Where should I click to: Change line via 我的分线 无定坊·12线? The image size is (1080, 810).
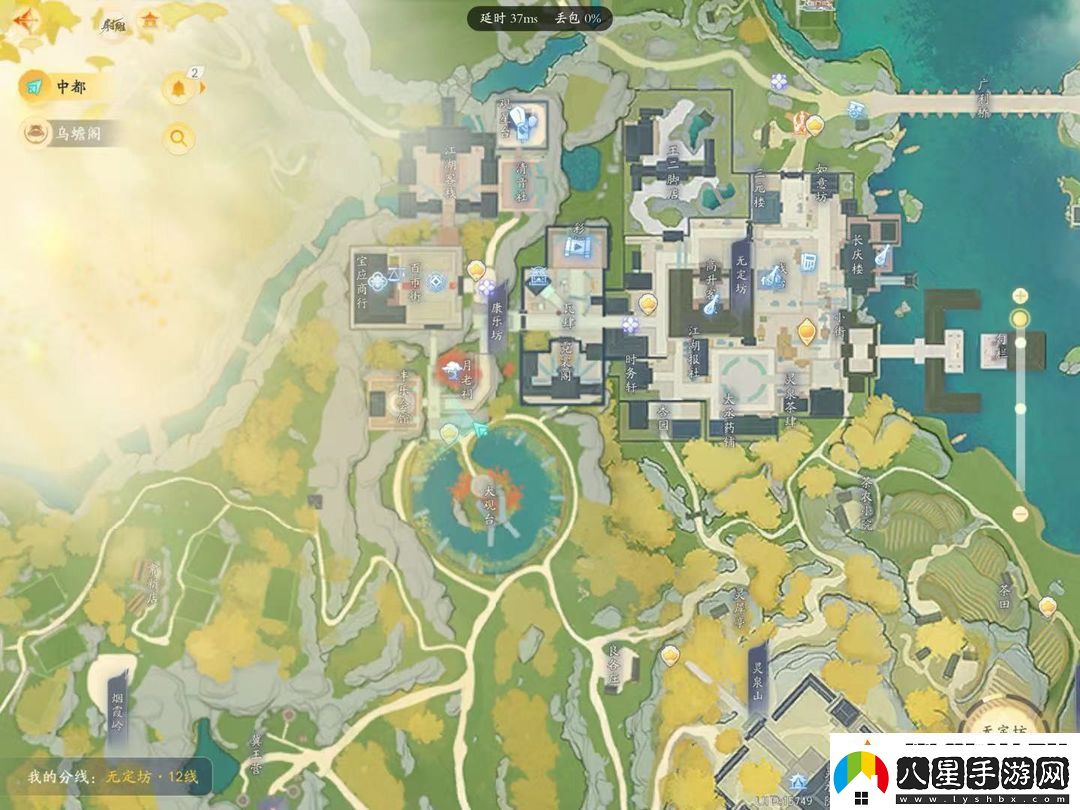pyautogui.click(x=113, y=776)
